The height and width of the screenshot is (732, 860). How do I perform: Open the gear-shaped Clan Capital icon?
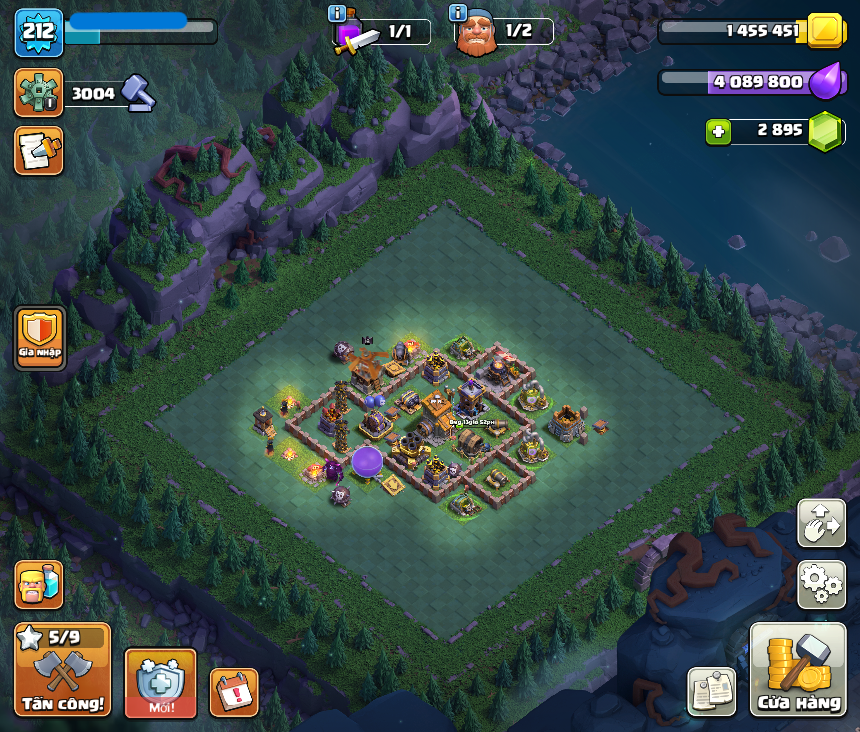(x=39, y=93)
